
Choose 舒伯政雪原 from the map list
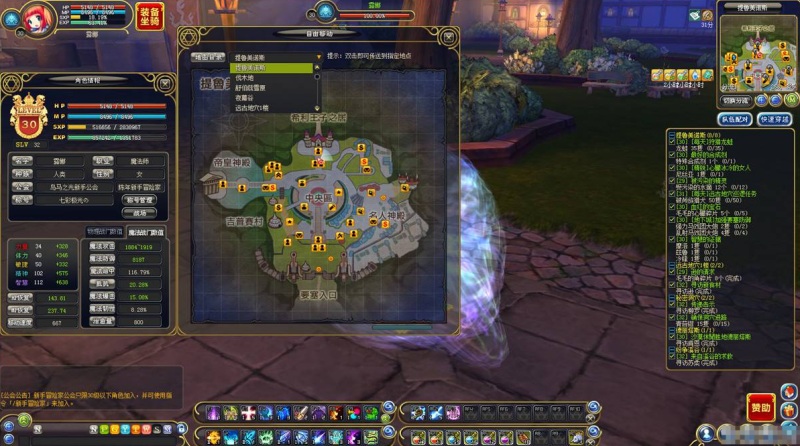point(253,87)
